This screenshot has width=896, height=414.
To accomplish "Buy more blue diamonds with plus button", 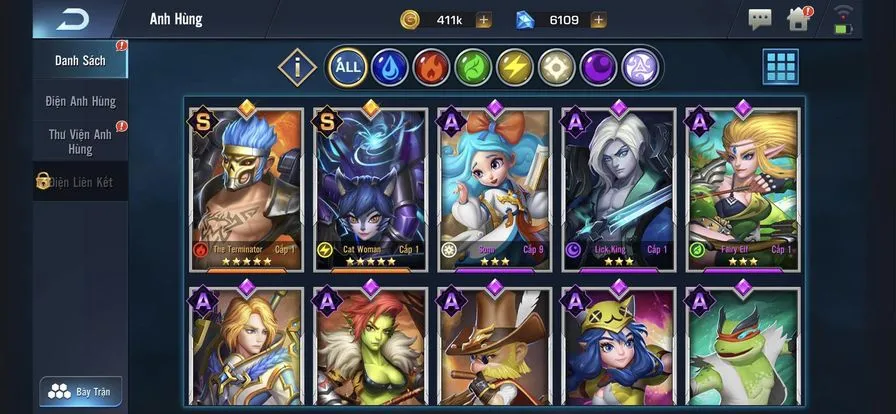I will (598, 20).
